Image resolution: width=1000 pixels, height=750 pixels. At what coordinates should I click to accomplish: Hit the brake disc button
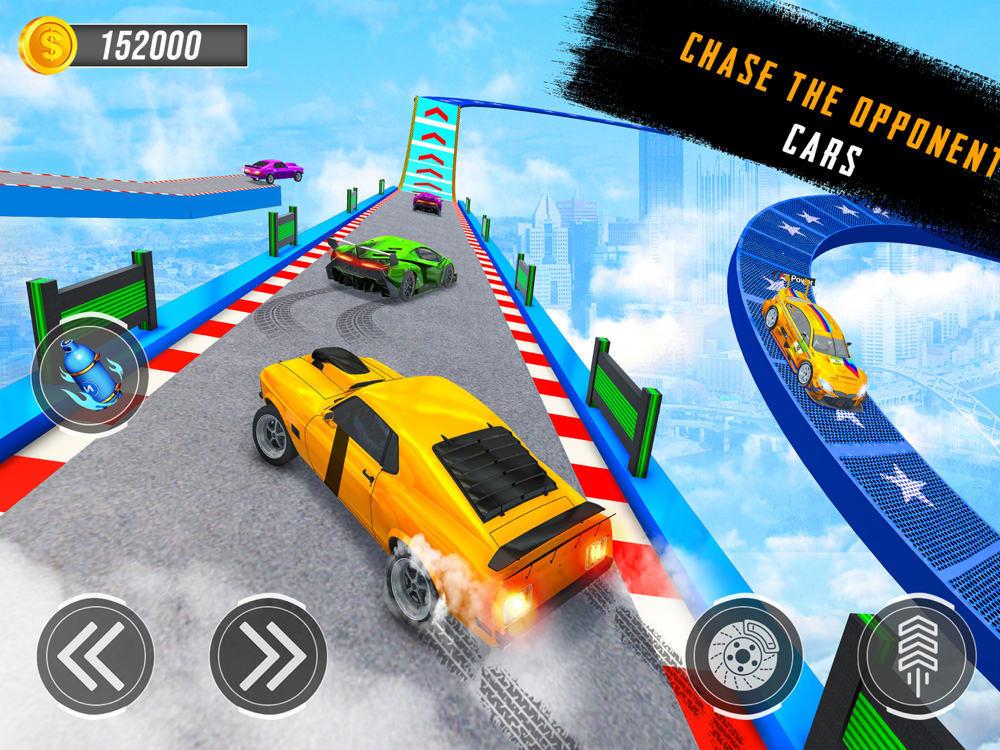tap(744, 654)
